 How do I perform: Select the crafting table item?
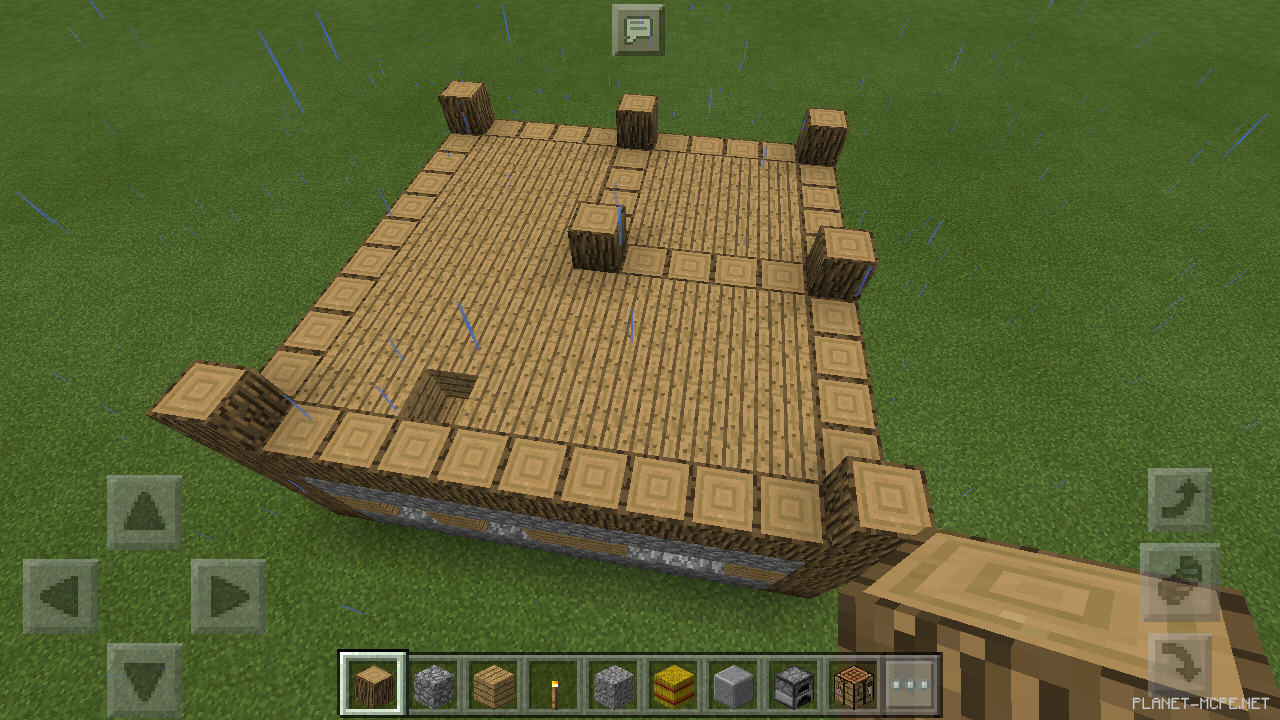(852, 683)
